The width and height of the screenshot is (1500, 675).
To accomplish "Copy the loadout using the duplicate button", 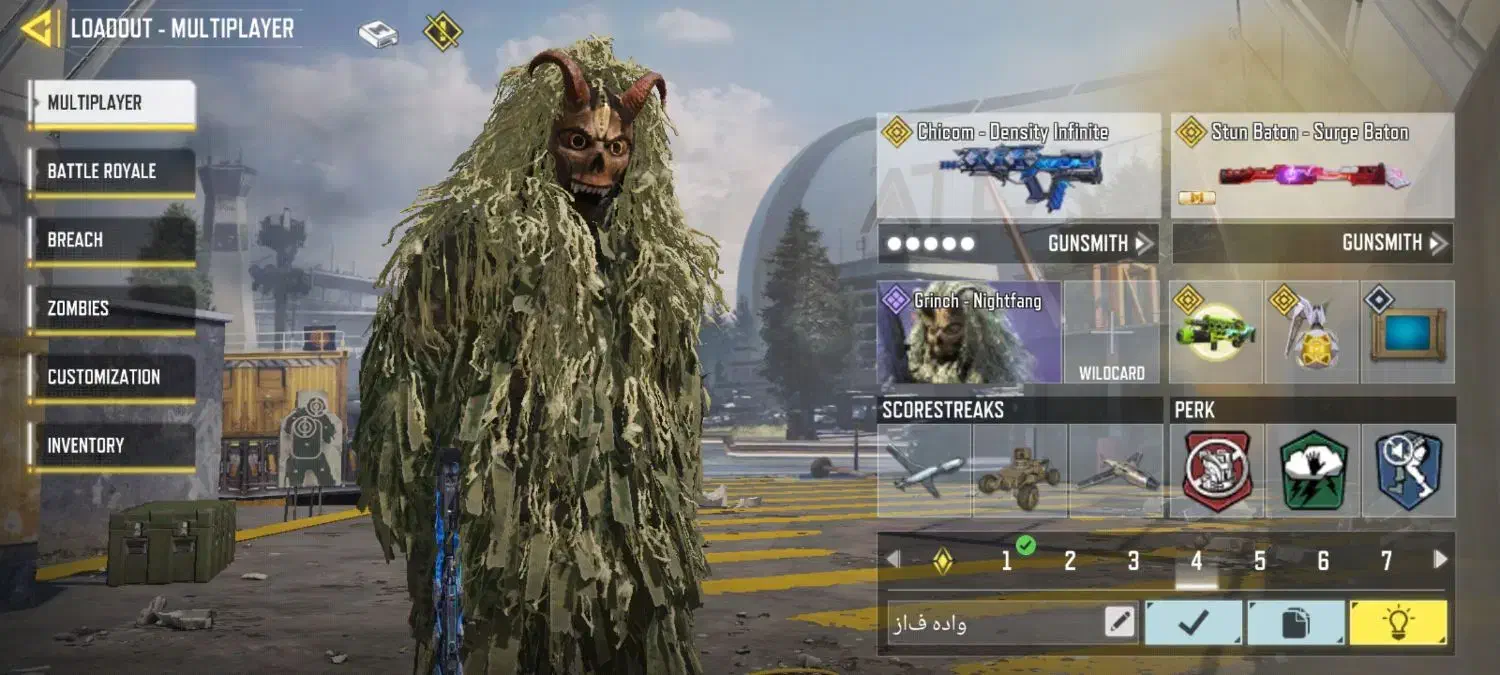I will (x=1296, y=623).
